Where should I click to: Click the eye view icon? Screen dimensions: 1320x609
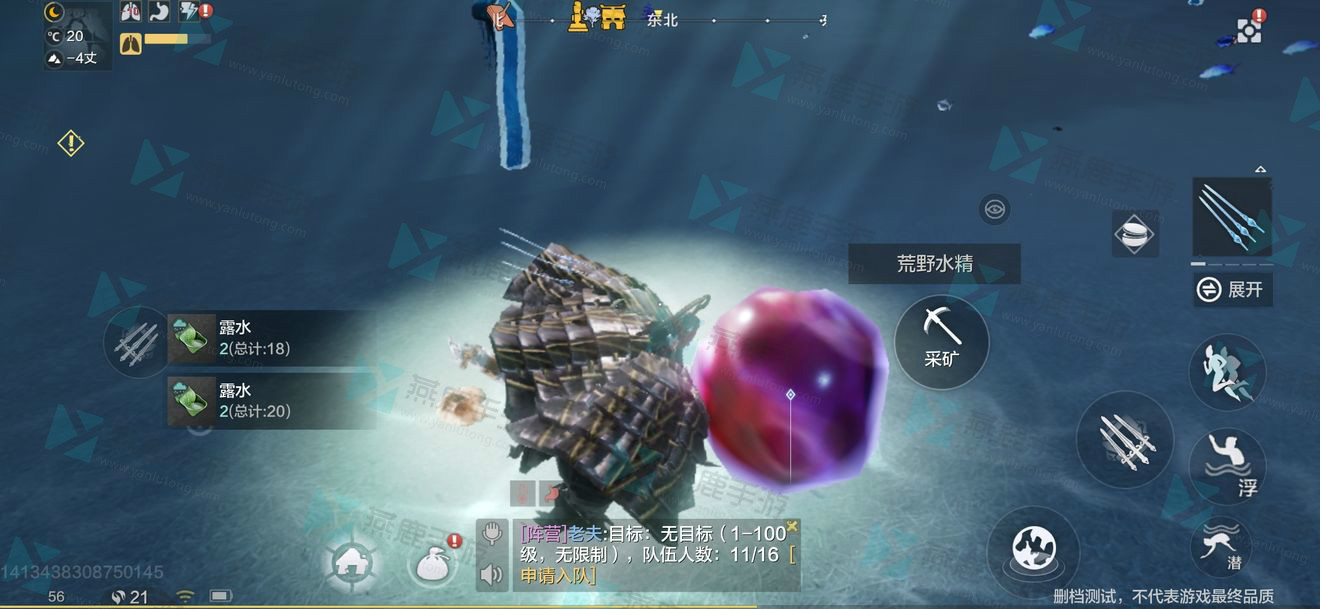994,209
